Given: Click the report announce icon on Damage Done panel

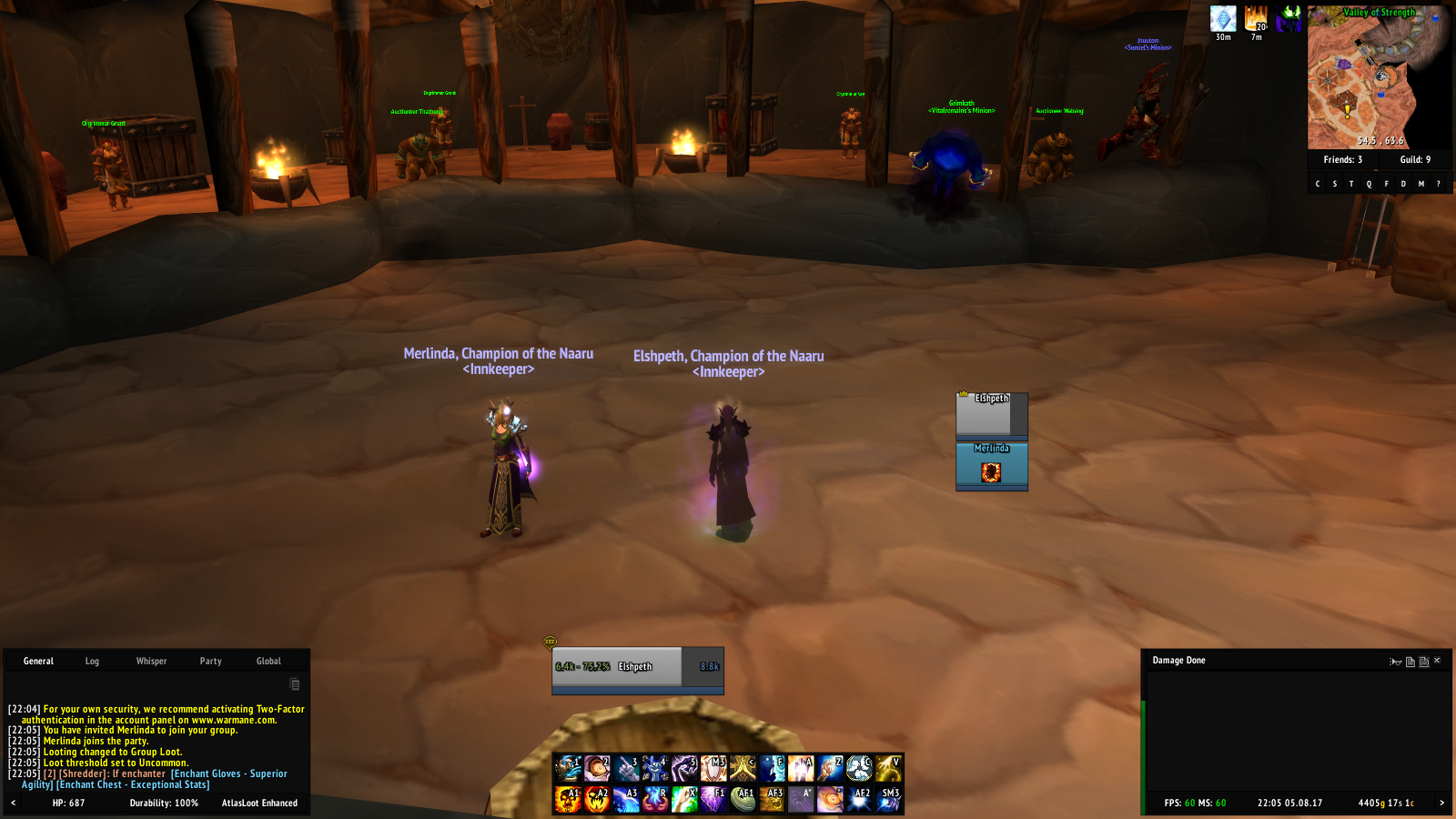Looking at the screenshot, I should click(1395, 662).
